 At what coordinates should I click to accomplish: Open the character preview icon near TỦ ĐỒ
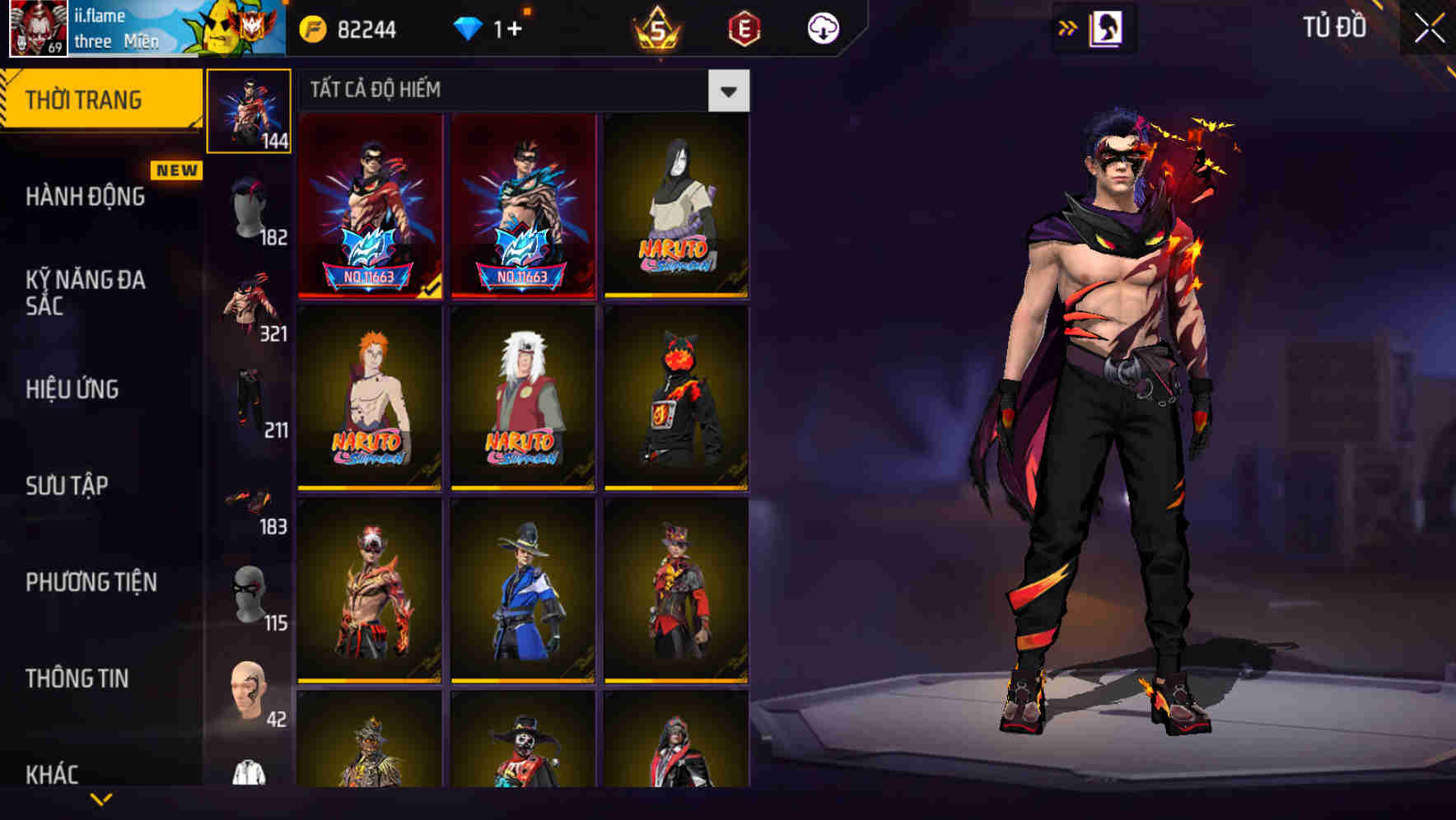1108,27
